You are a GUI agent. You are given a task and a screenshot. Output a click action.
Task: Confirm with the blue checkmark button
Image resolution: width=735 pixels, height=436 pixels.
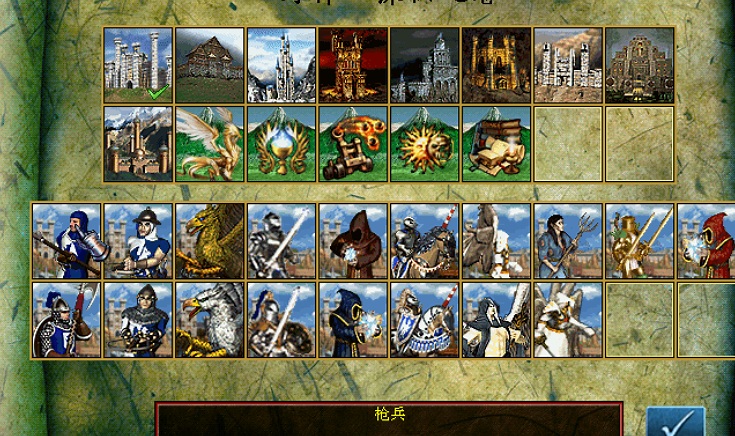pos(675,422)
